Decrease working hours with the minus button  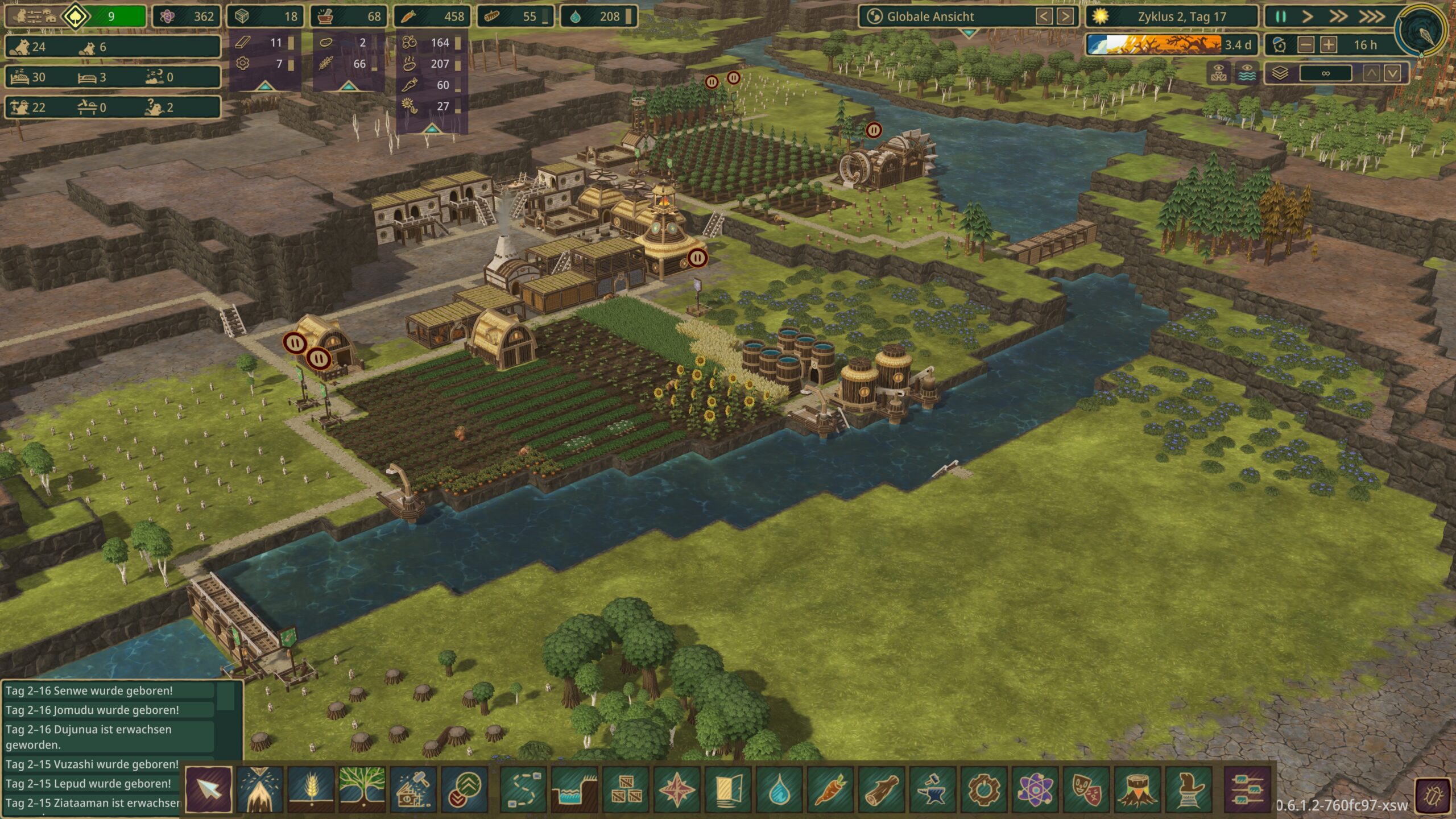1306,45
